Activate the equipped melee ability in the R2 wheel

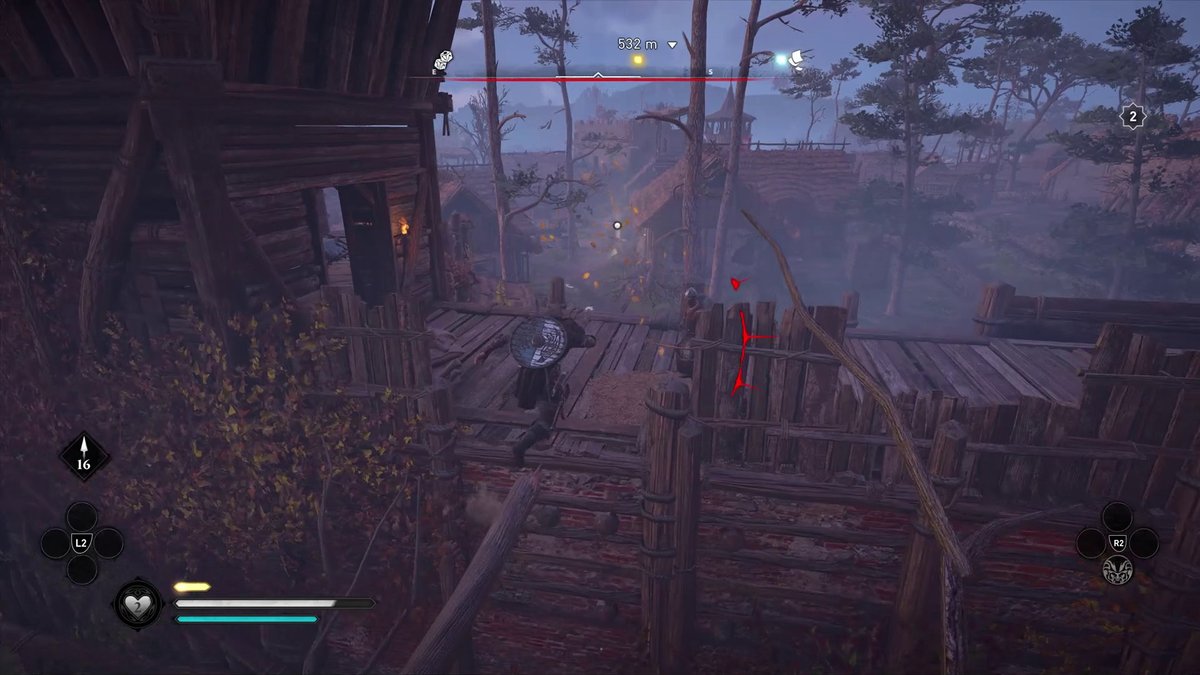(x=1116, y=570)
